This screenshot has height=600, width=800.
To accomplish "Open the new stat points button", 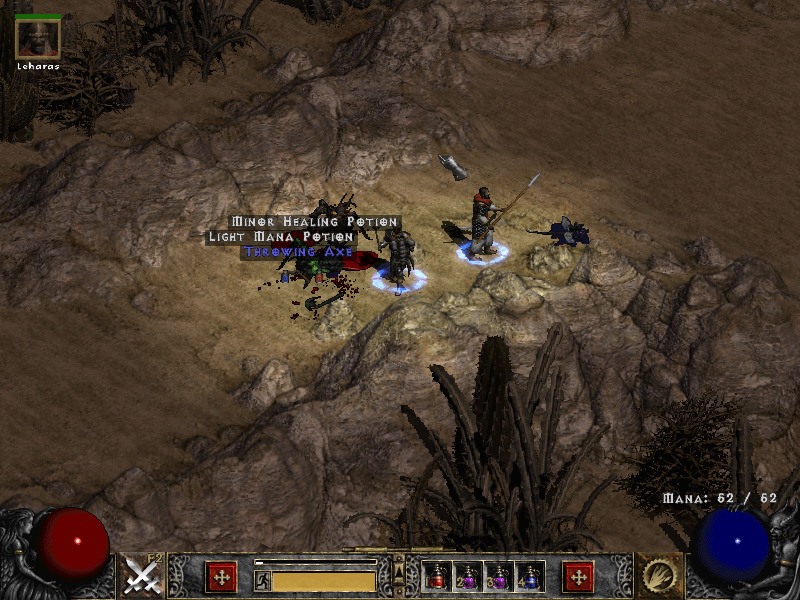I will [x=221, y=576].
